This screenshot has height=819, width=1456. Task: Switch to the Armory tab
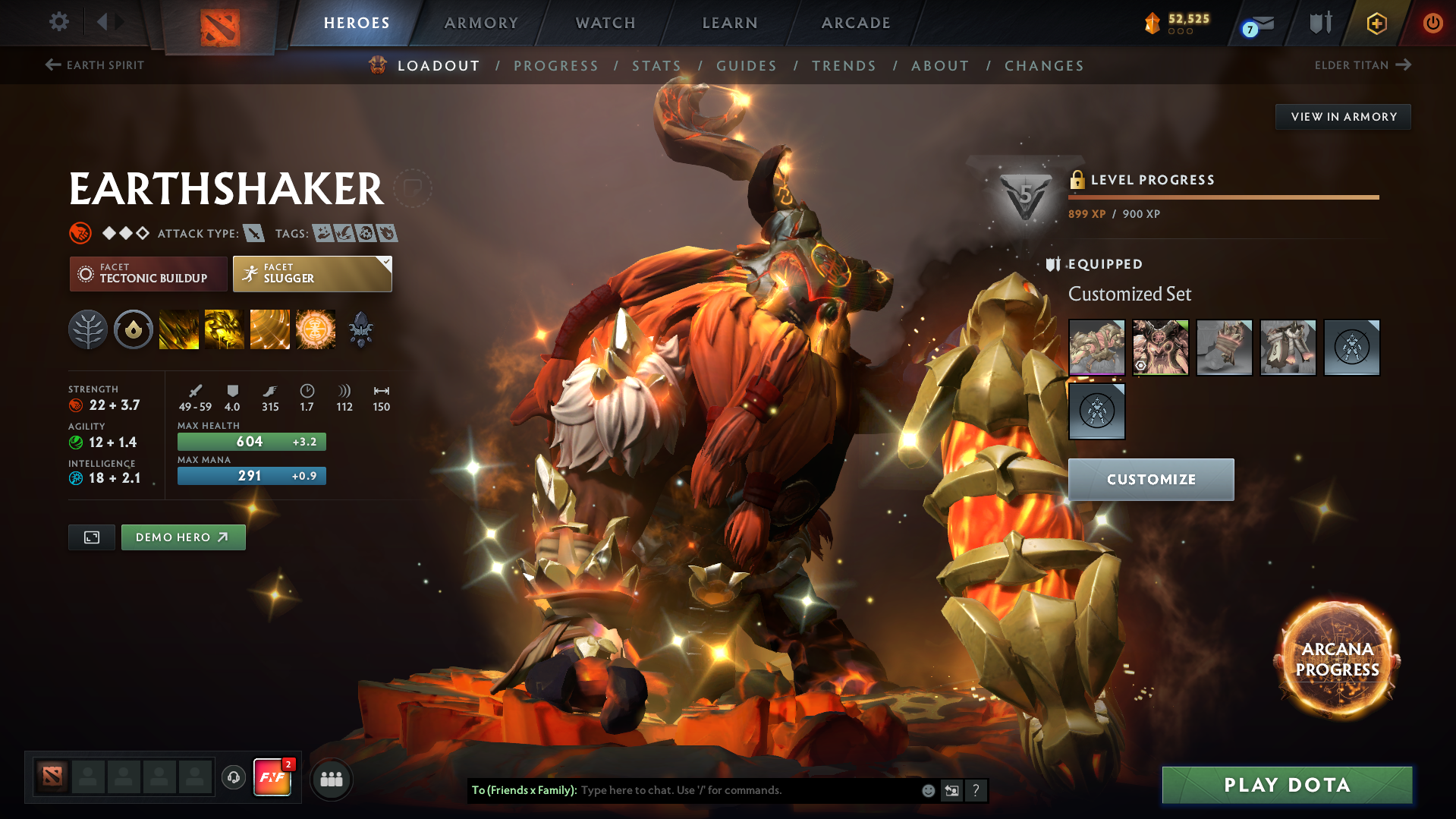481,23
